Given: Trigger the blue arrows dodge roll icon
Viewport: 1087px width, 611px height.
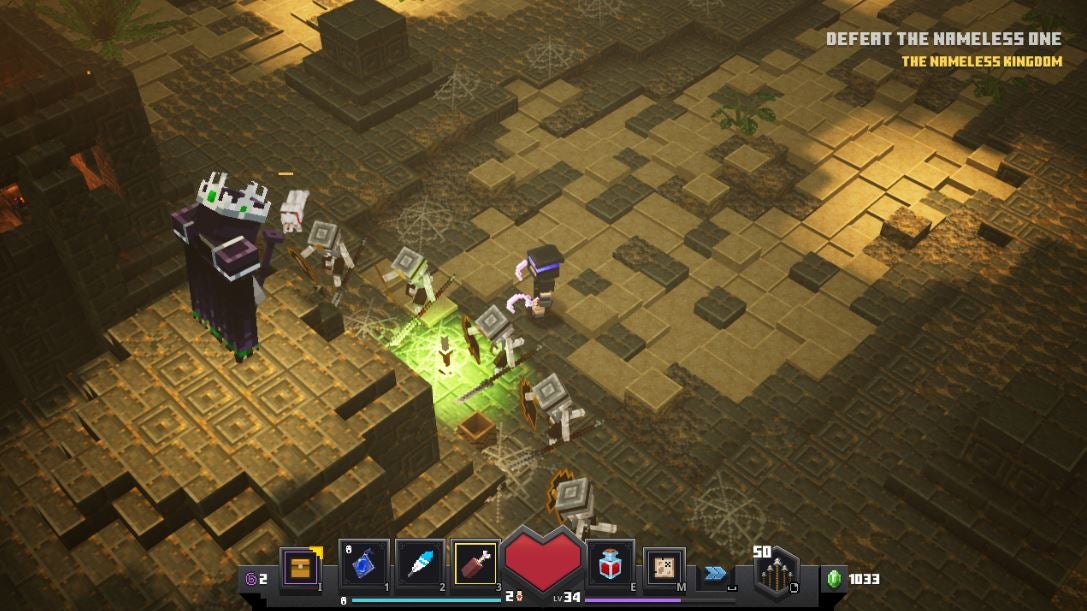Looking at the screenshot, I should tap(714, 573).
